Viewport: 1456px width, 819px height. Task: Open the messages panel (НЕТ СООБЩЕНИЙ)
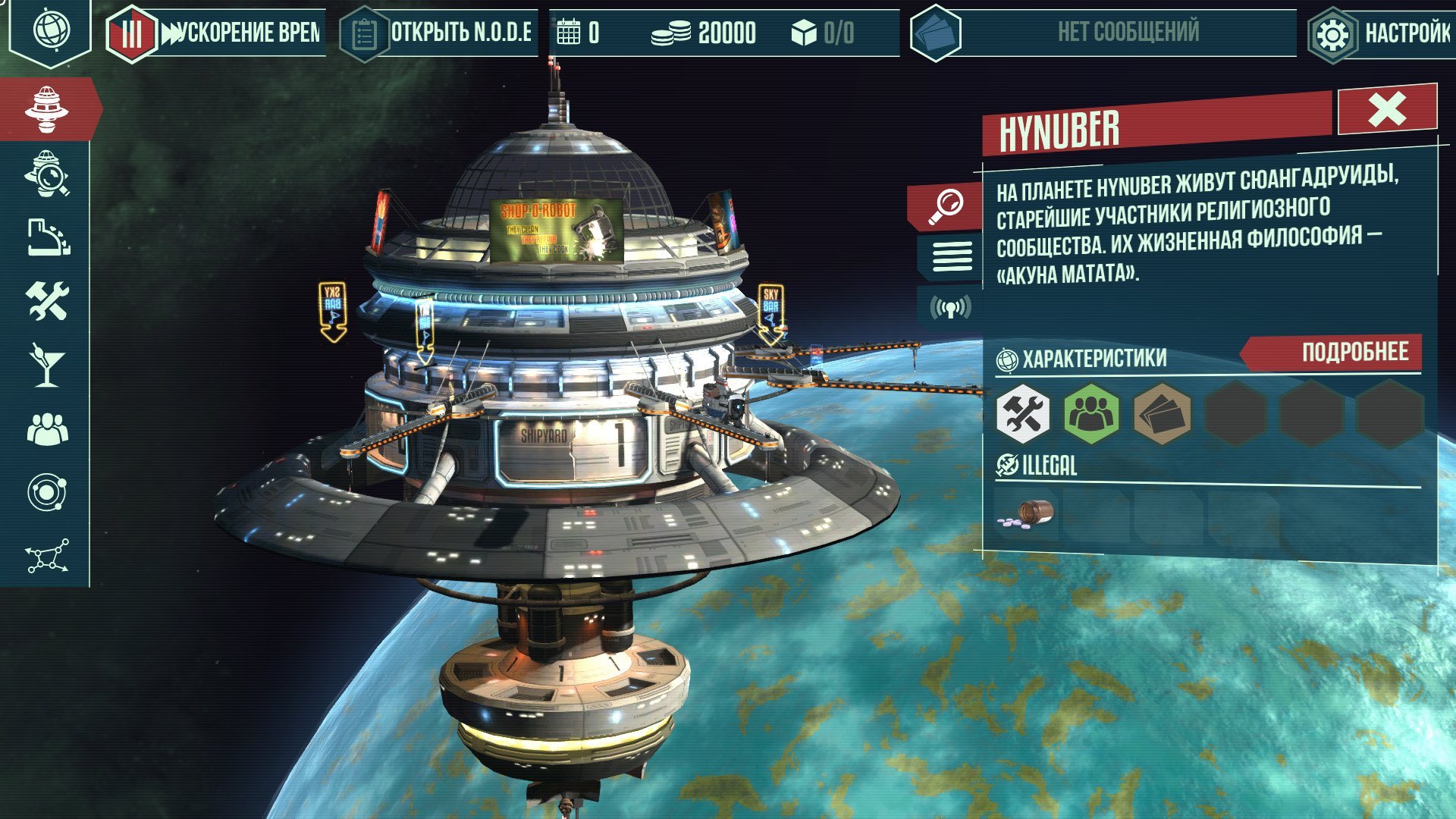(1127, 33)
